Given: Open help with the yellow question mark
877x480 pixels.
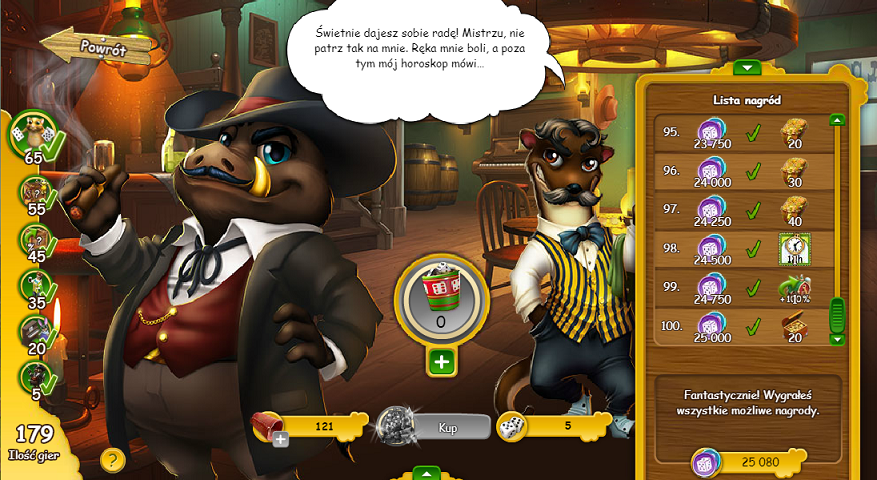Looking at the screenshot, I should coord(112,459).
